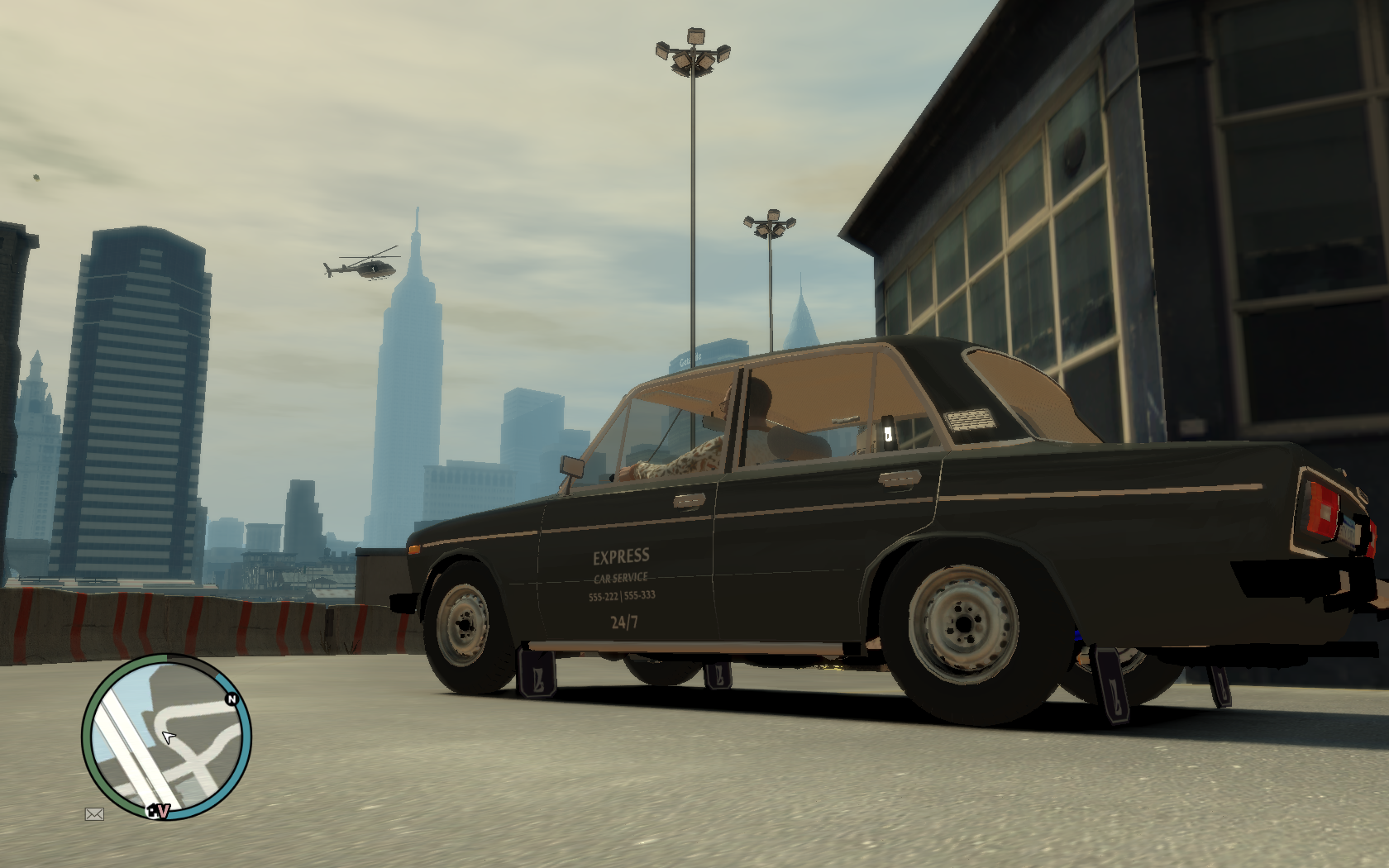Open the envelope message icon
Viewport: 1389px width, 868px height.
click(x=94, y=814)
